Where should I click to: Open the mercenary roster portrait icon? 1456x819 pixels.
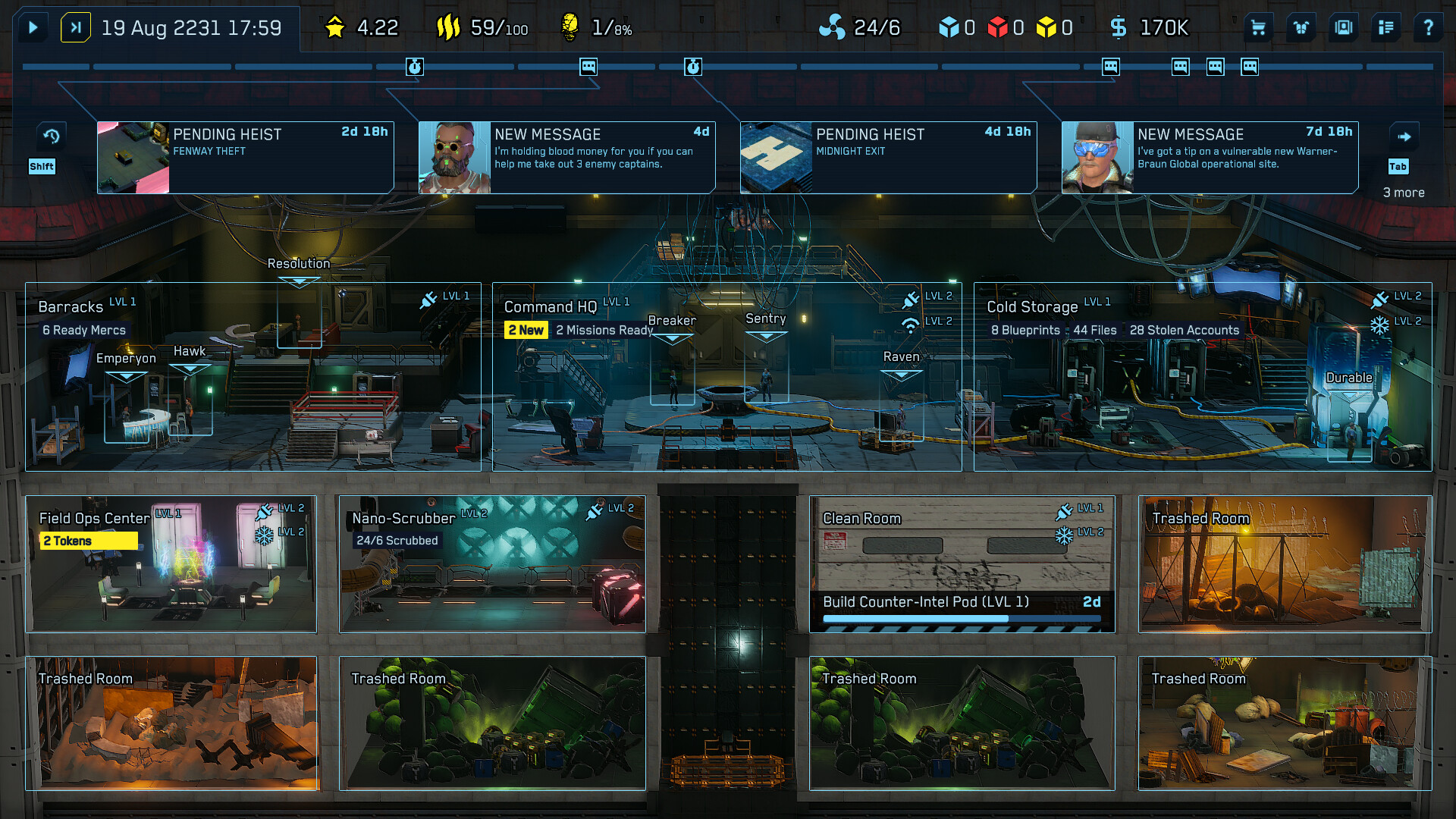1343,27
